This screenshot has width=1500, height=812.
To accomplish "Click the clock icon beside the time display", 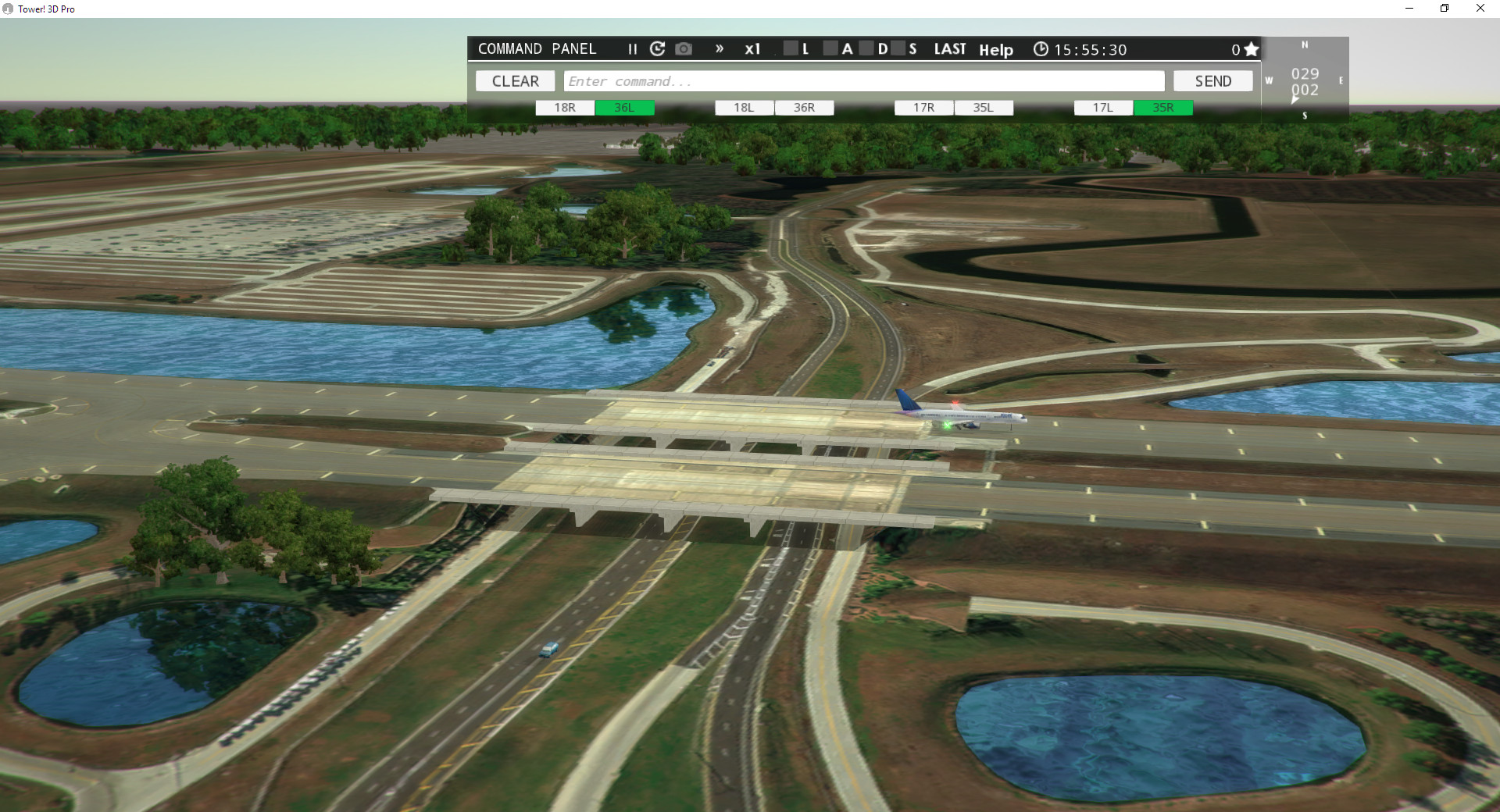I will click(x=1041, y=49).
